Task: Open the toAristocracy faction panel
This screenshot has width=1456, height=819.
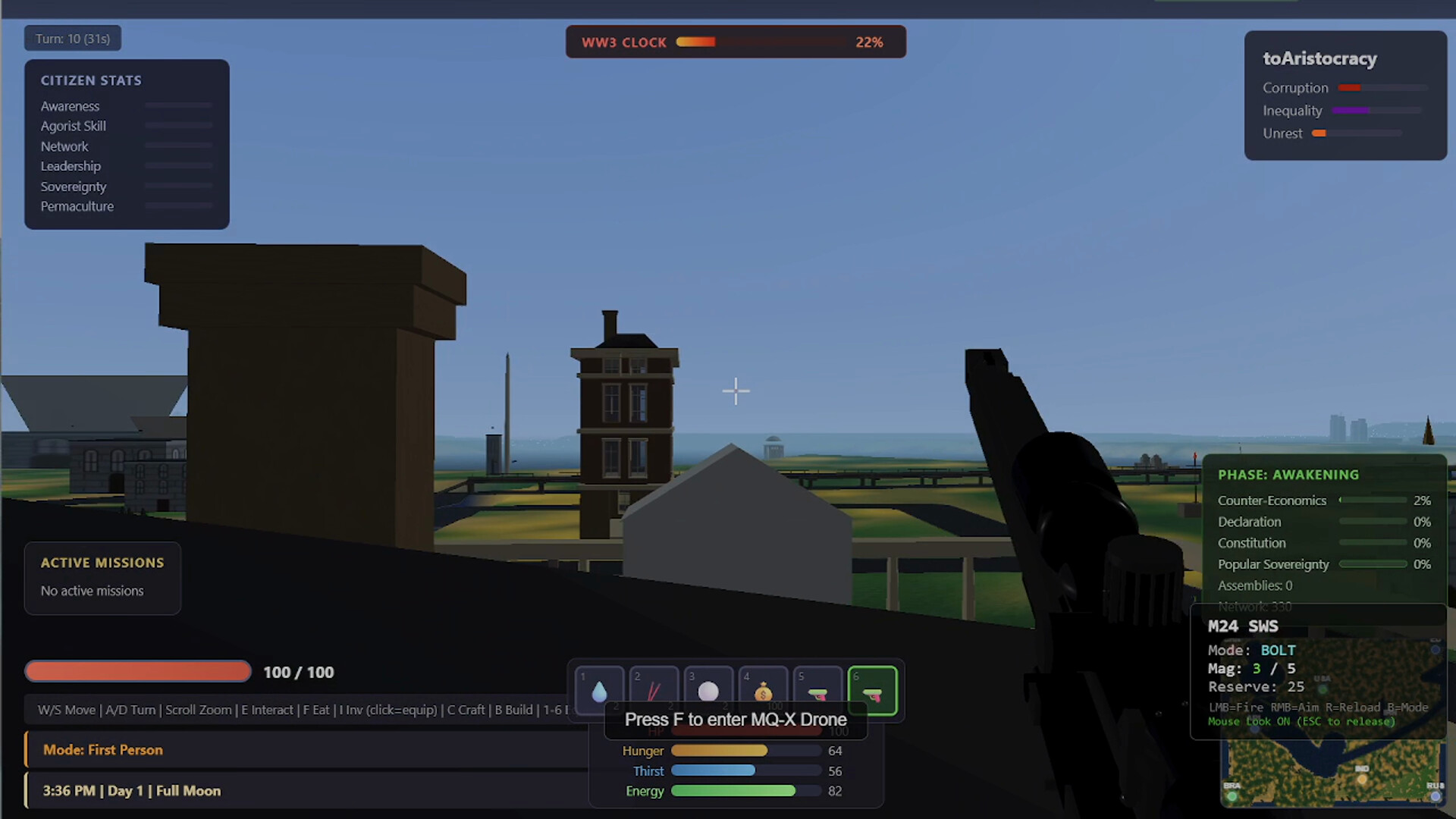Action: [x=1319, y=58]
